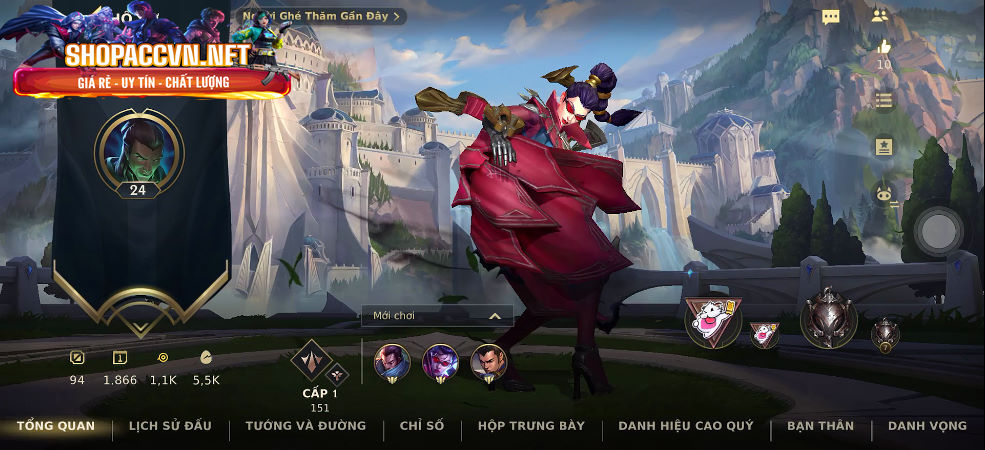
Task: Open the chat speech bubble icon
Action: pyautogui.click(x=830, y=16)
